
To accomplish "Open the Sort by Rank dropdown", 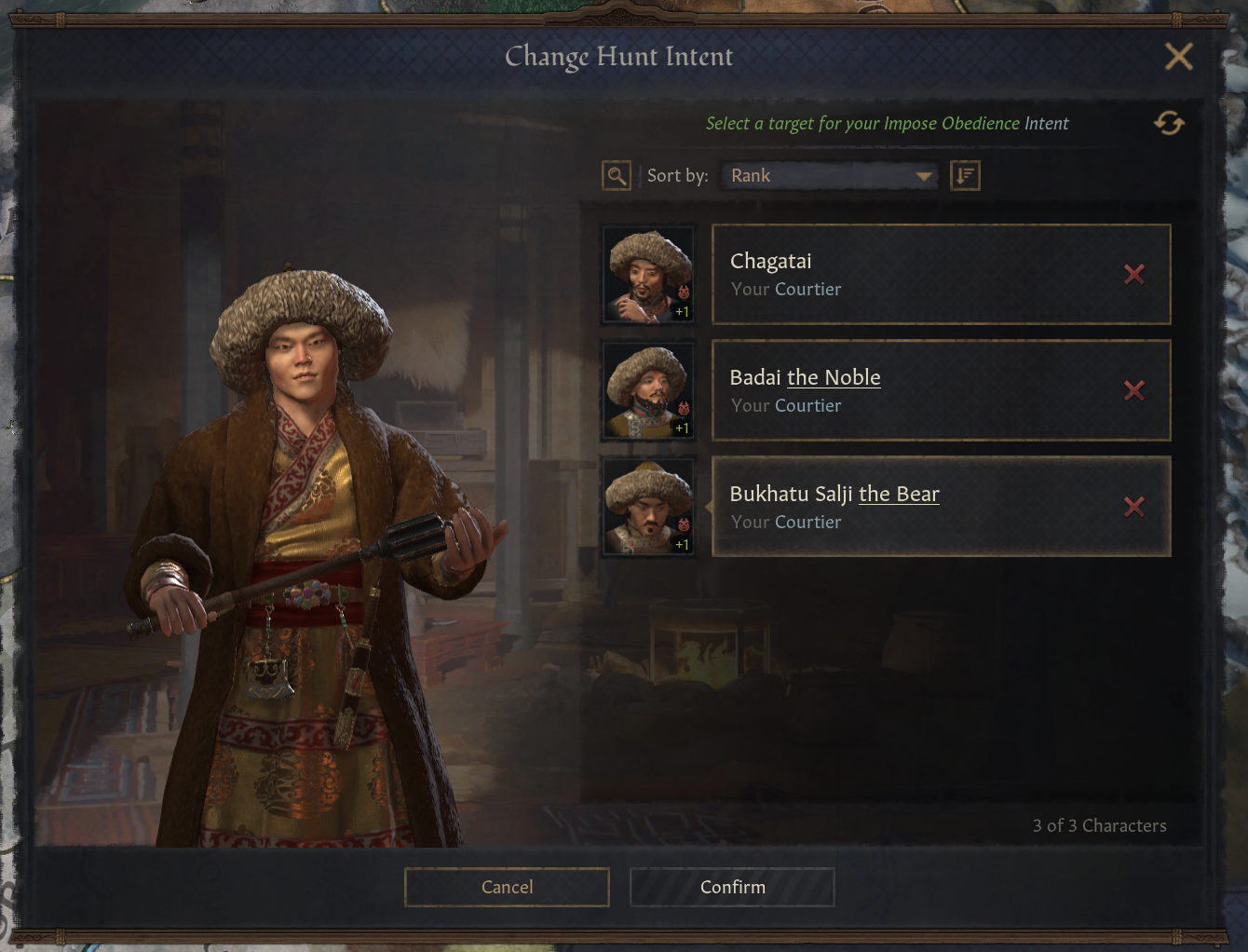I will pyautogui.click(x=829, y=175).
